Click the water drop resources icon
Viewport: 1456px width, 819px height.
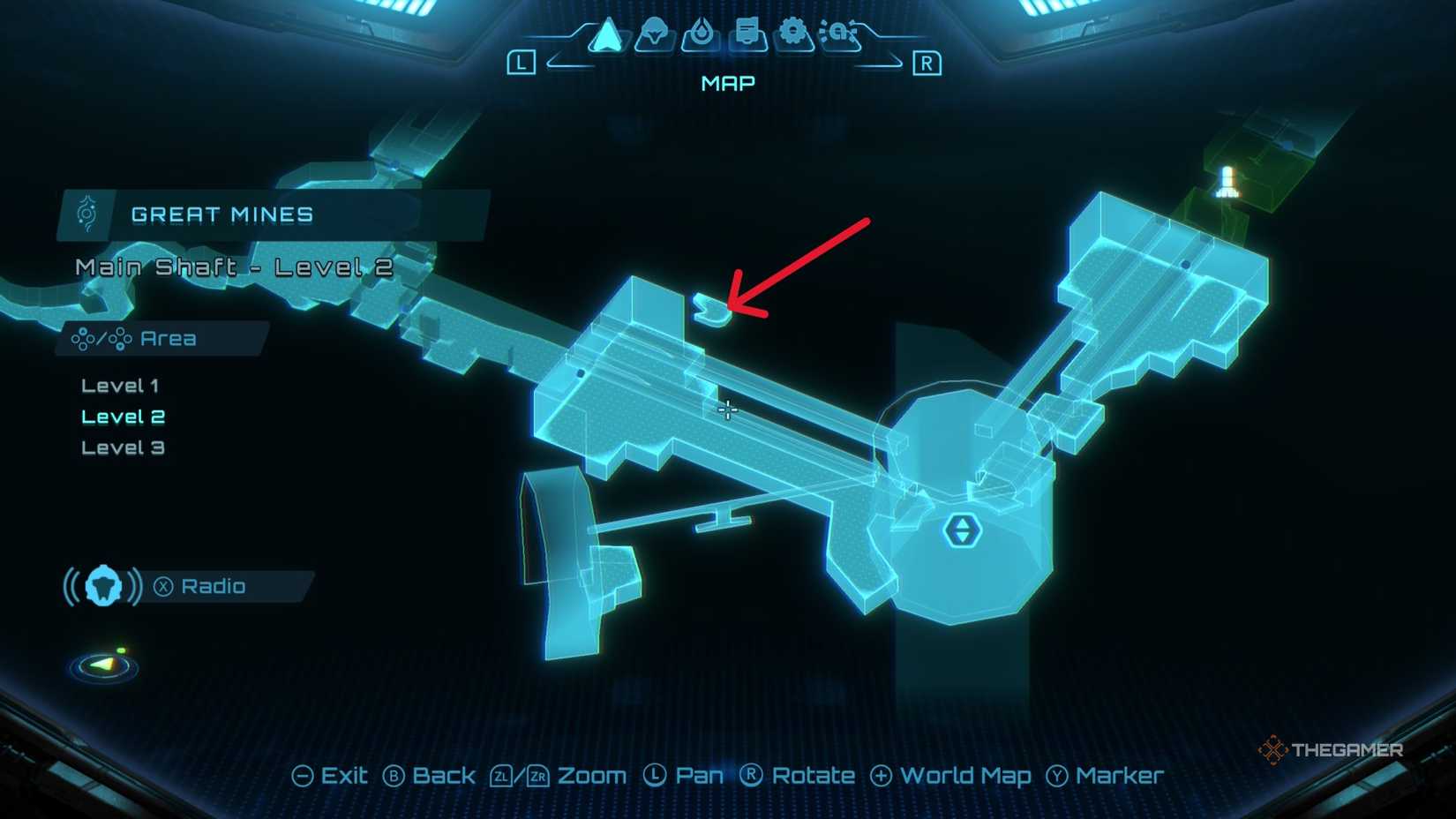(702, 32)
